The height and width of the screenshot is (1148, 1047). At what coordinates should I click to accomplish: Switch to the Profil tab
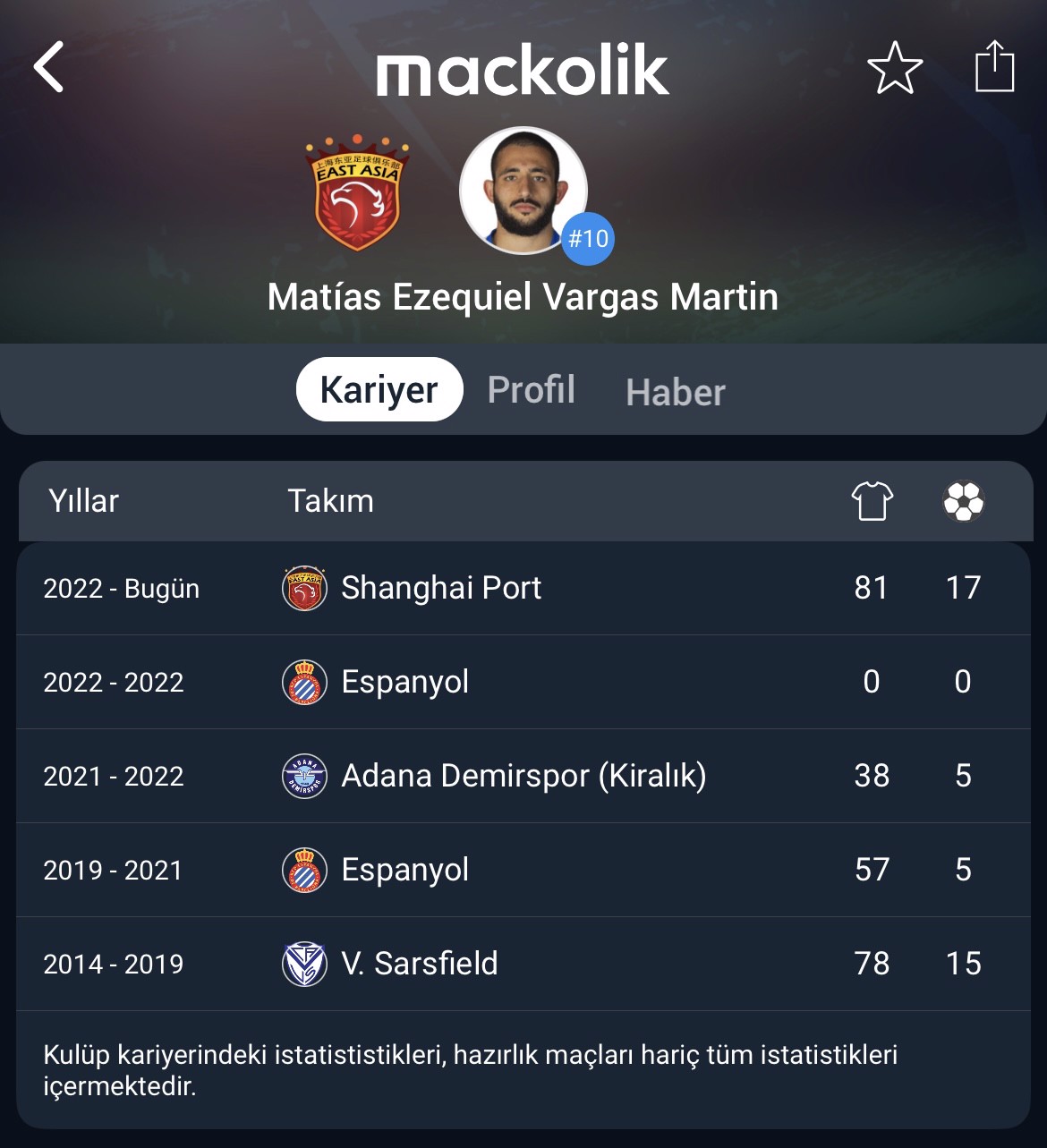(x=532, y=390)
